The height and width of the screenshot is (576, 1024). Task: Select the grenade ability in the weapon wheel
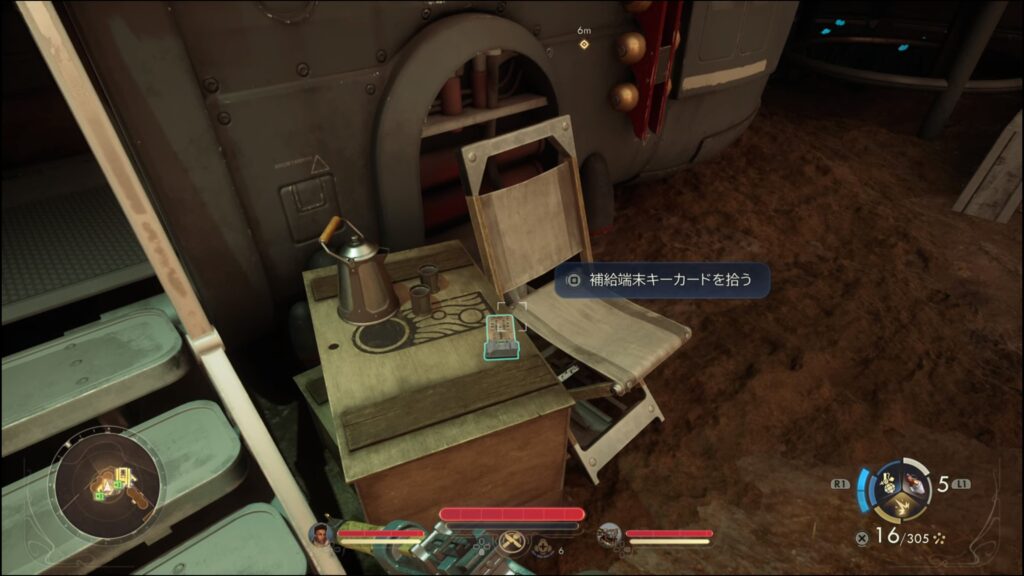coord(885,484)
